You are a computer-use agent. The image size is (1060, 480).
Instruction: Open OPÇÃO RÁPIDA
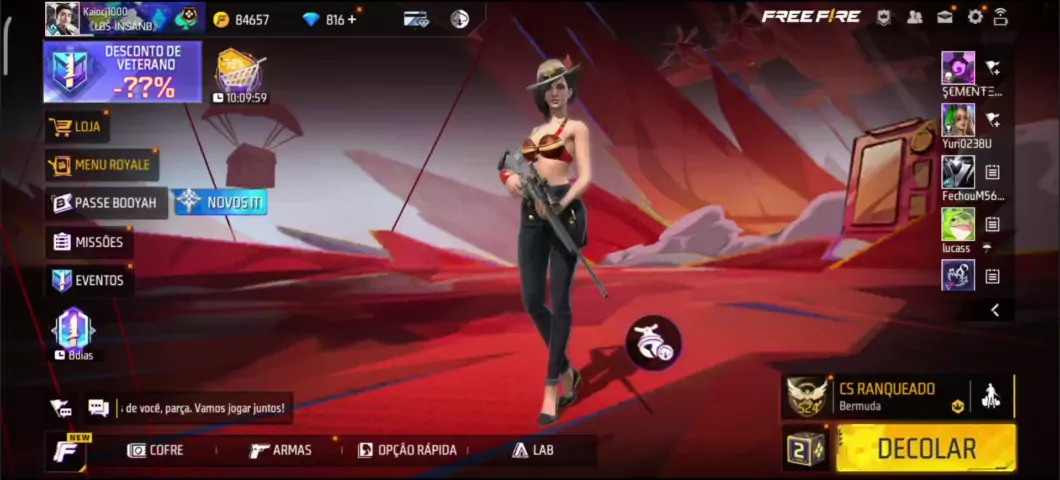point(407,450)
